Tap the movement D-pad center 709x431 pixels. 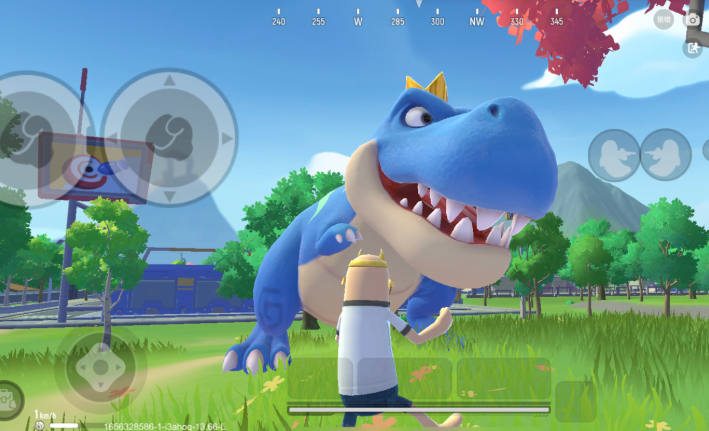pyautogui.click(x=100, y=369)
